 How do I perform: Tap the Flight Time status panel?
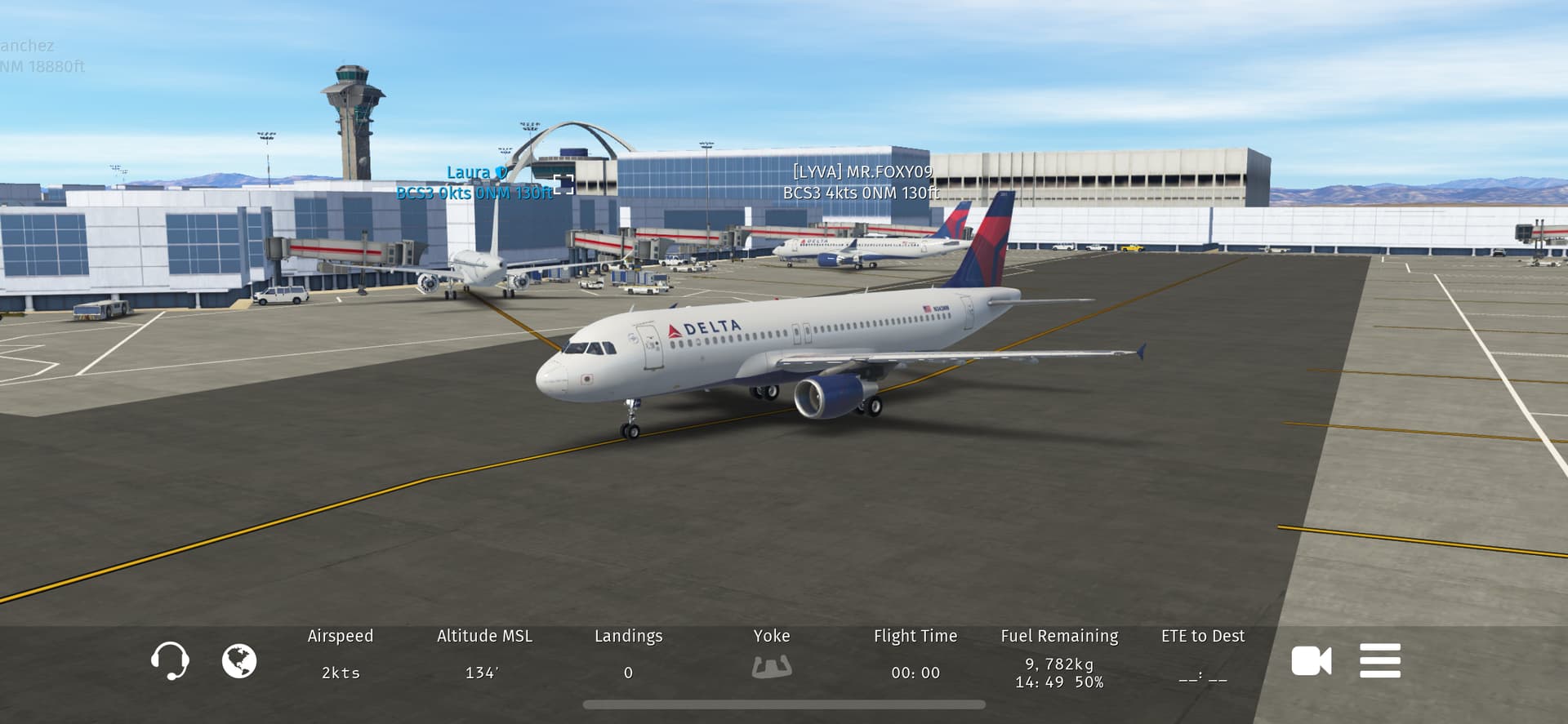pos(915,655)
